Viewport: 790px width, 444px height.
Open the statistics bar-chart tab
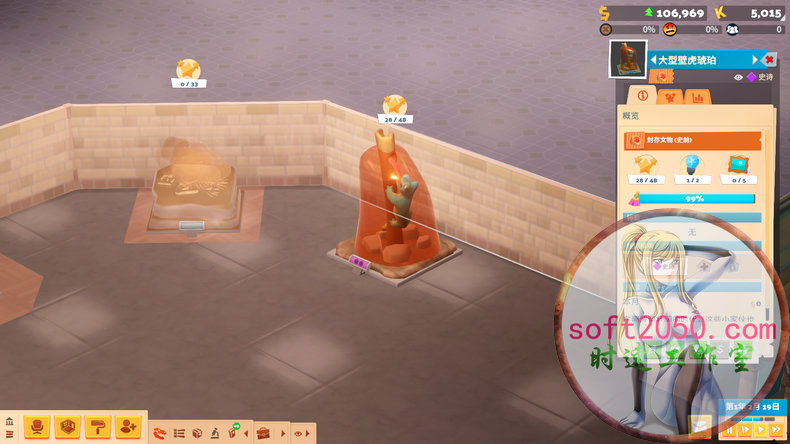[697, 97]
